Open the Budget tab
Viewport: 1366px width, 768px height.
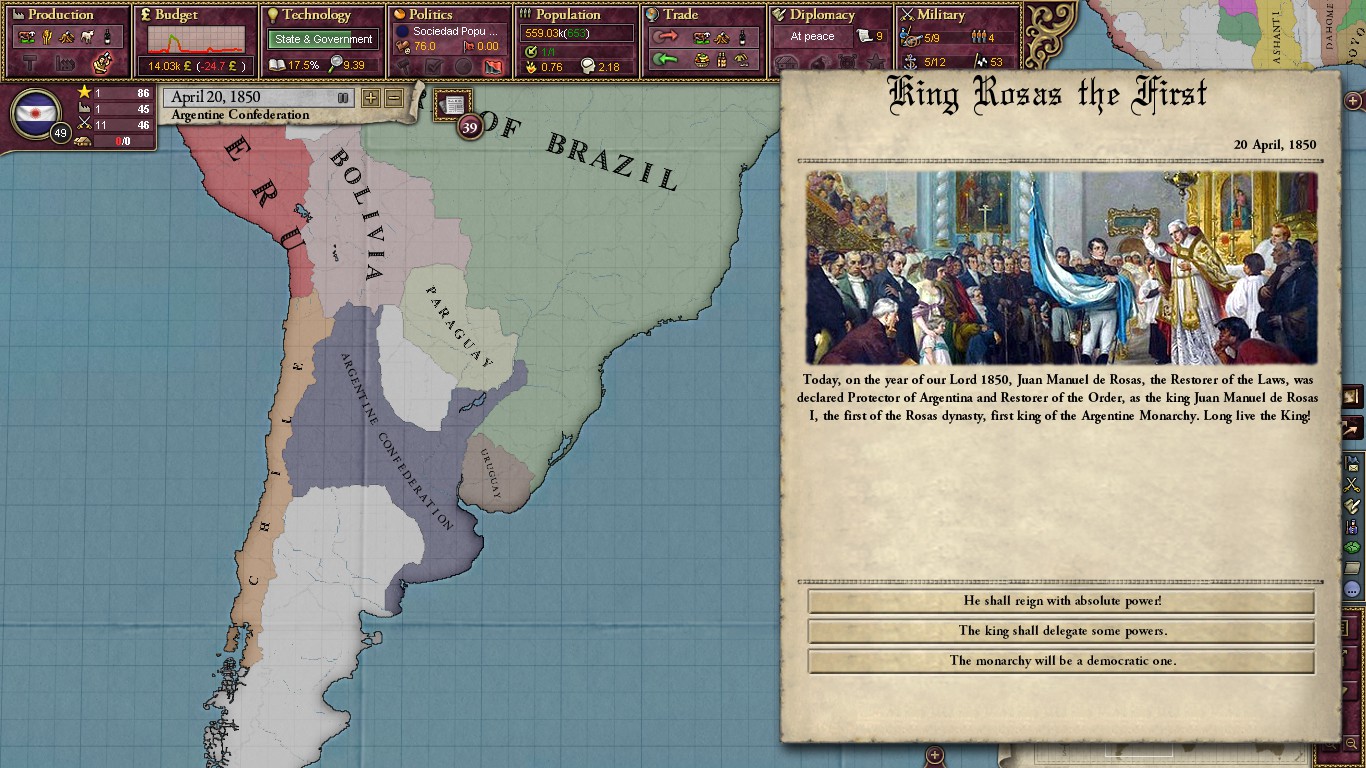point(176,15)
